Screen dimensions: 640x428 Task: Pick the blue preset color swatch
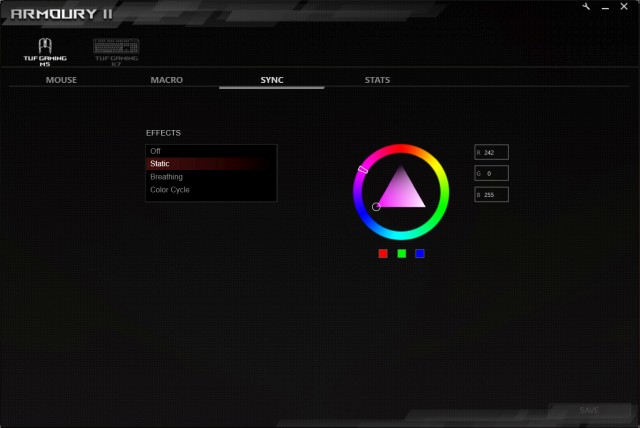(x=420, y=254)
